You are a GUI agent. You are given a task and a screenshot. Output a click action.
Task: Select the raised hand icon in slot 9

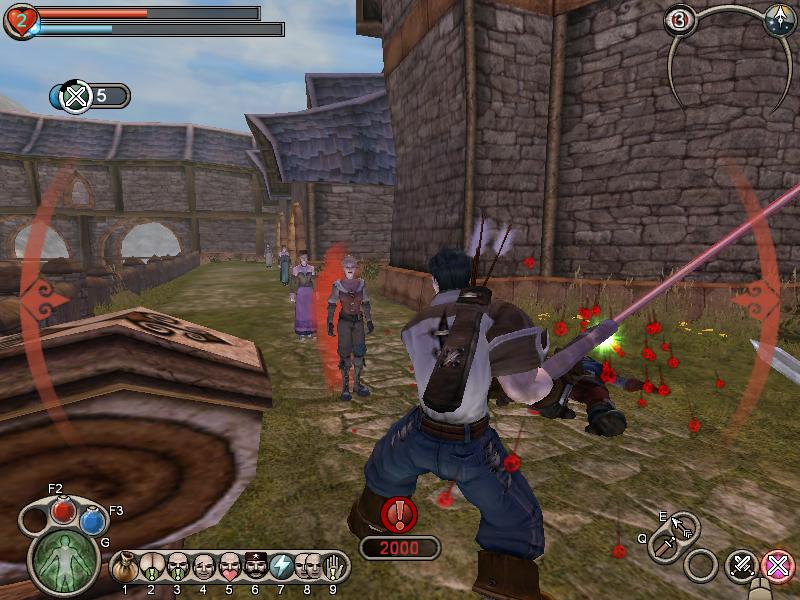[x=333, y=567]
